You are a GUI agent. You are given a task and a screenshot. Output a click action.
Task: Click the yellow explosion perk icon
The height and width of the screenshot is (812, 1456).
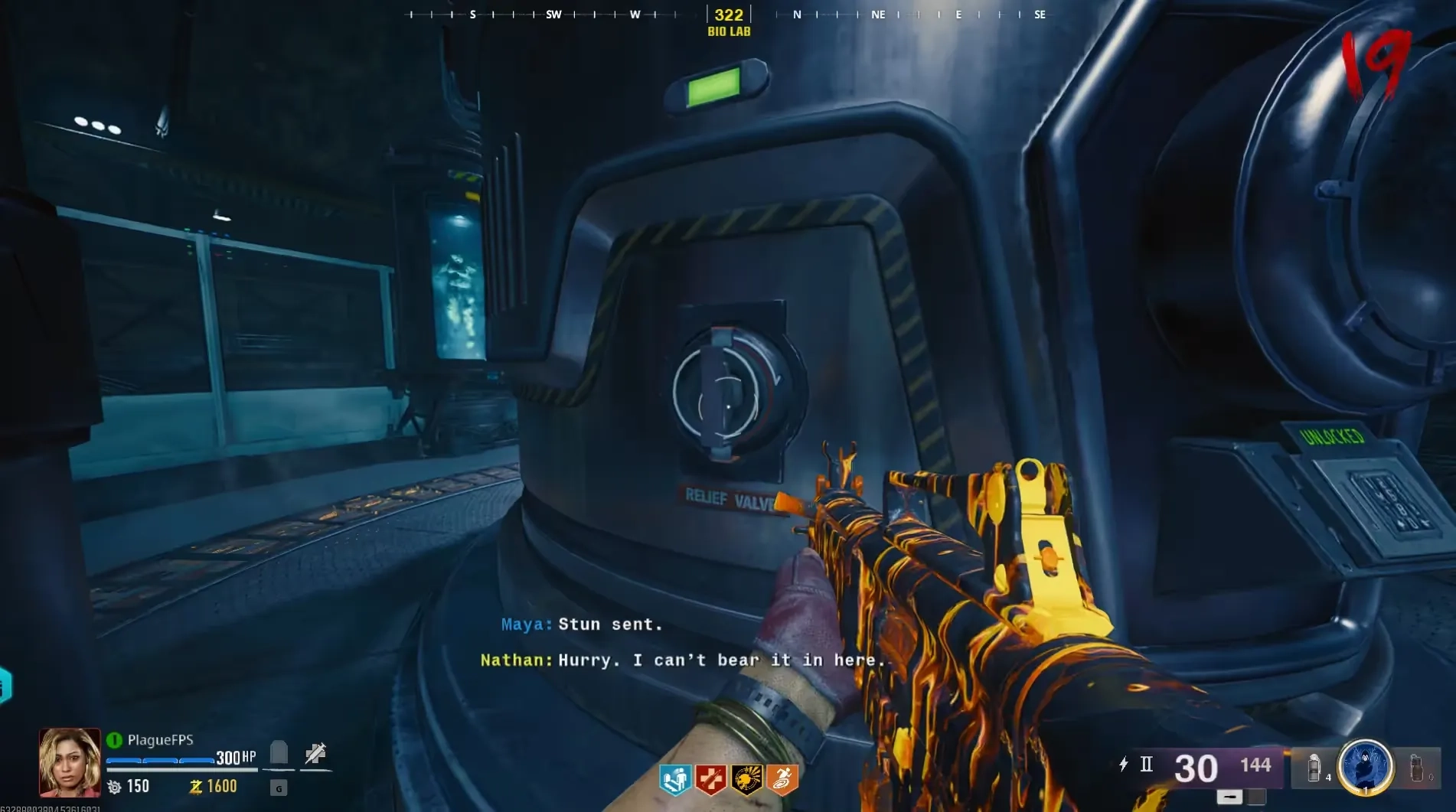pyautogui.click(x=746, y=779)
